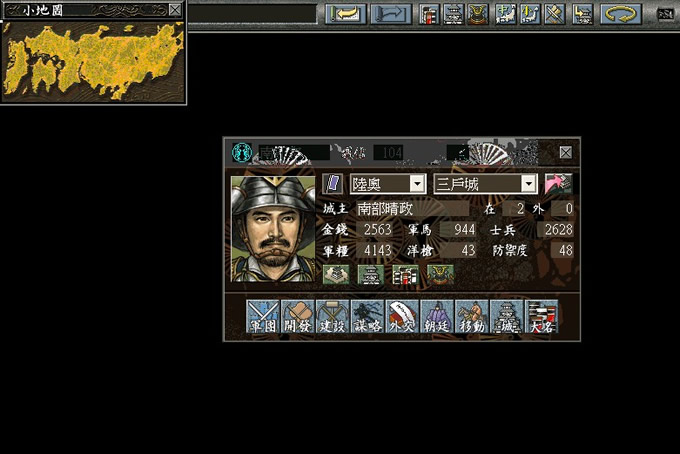
Task: Open the 城 castle command
Action: pos(507,316)
